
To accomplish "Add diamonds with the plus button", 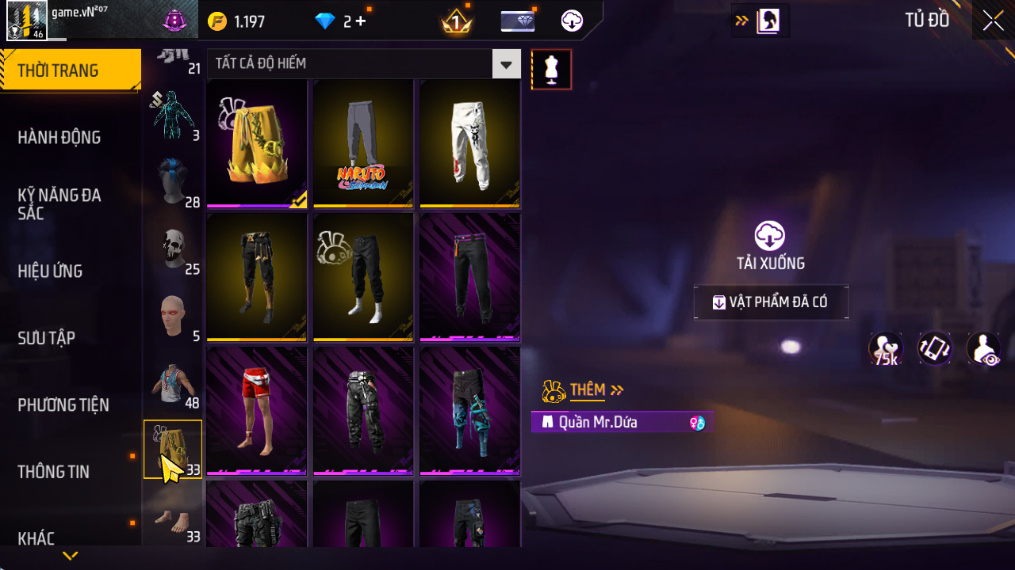I will 361,21.
